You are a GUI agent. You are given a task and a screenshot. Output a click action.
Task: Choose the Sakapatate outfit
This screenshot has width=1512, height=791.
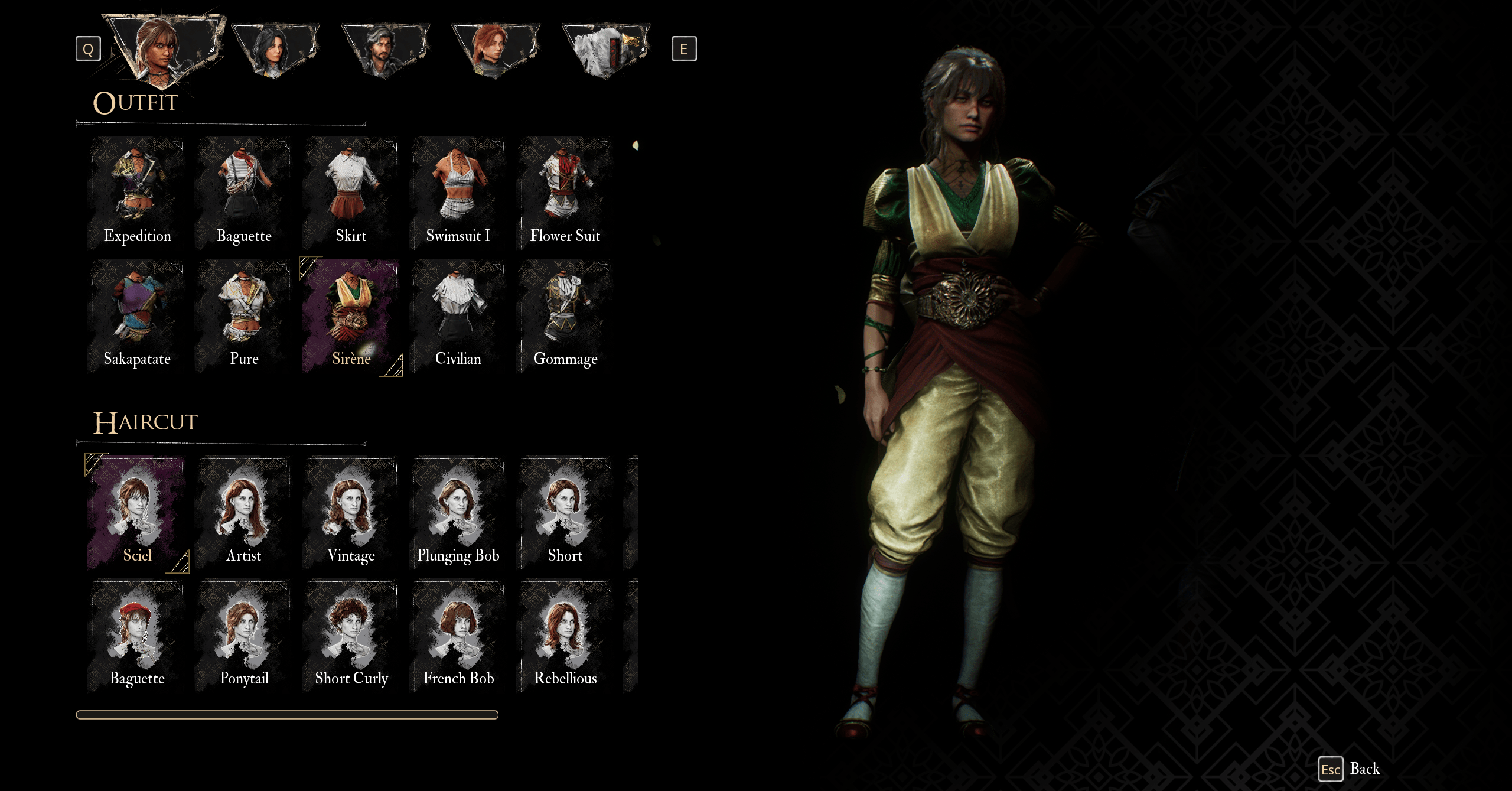pos(137,316)
